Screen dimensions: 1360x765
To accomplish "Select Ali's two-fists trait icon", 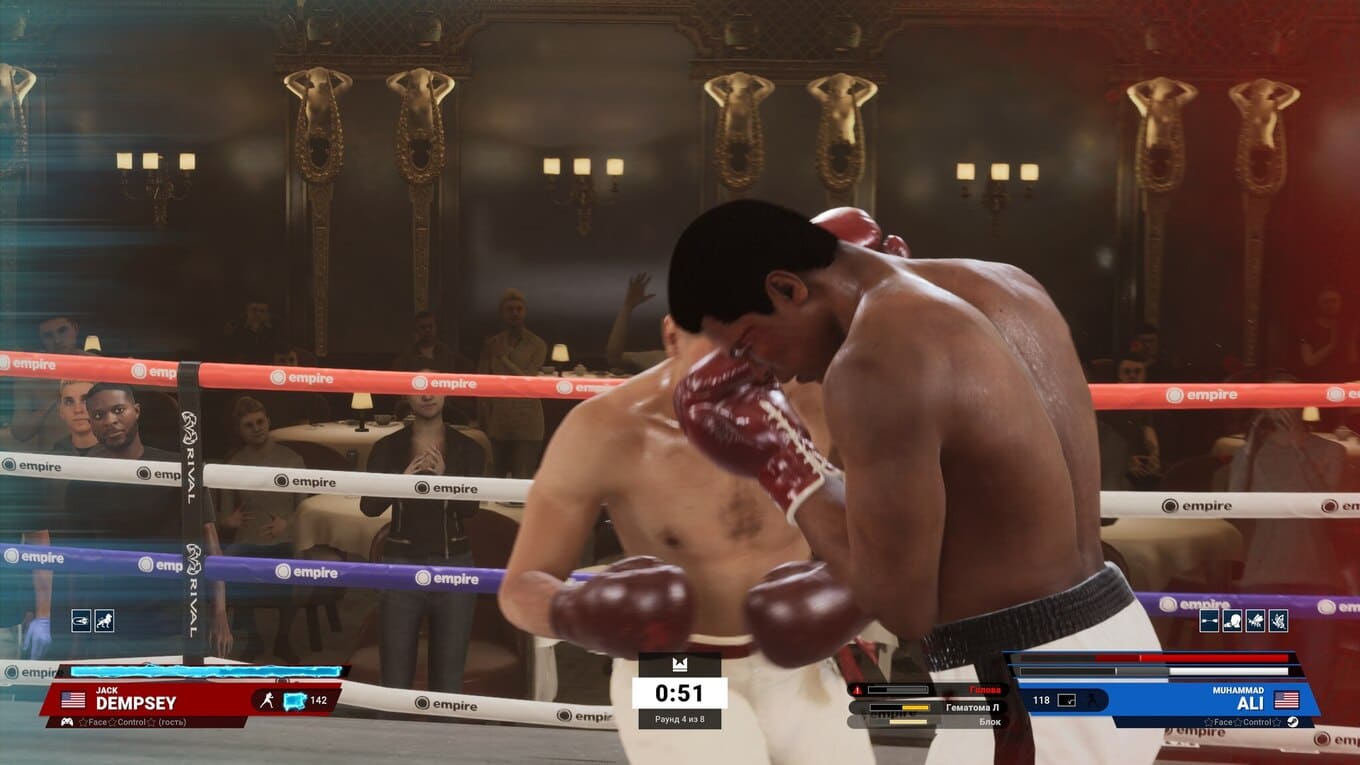I will 1209,621.
